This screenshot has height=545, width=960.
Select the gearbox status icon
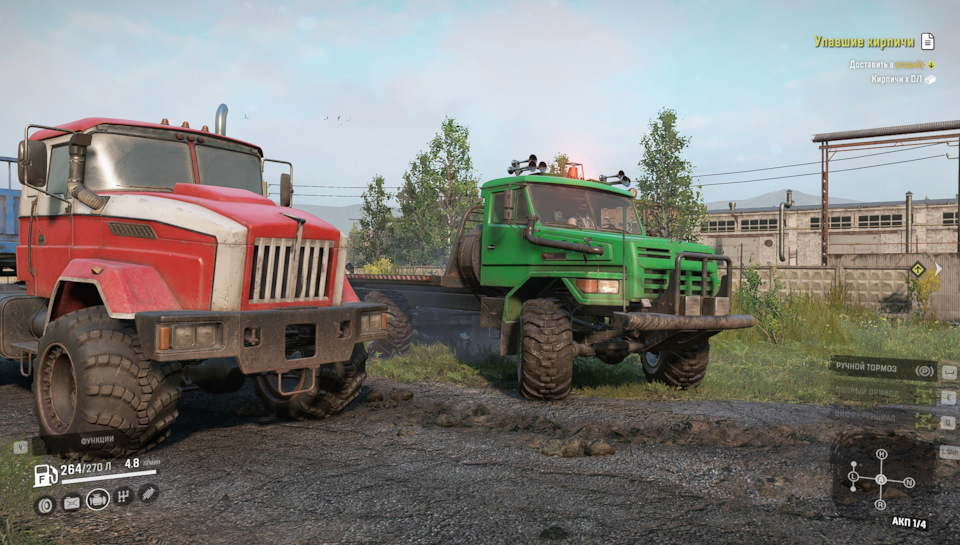123,496
